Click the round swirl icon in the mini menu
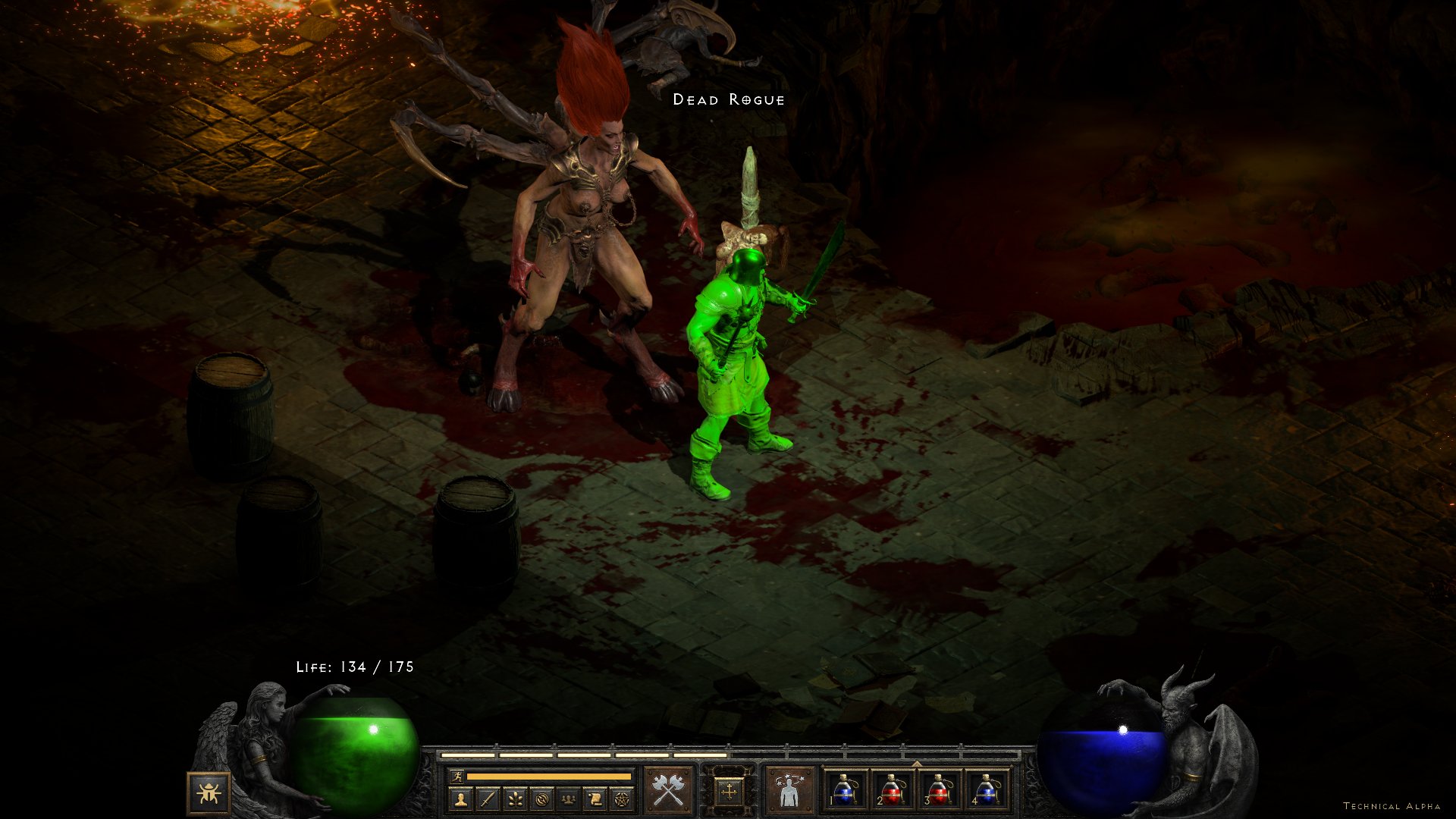The image size is (1456, 819). tap(541, 799)
